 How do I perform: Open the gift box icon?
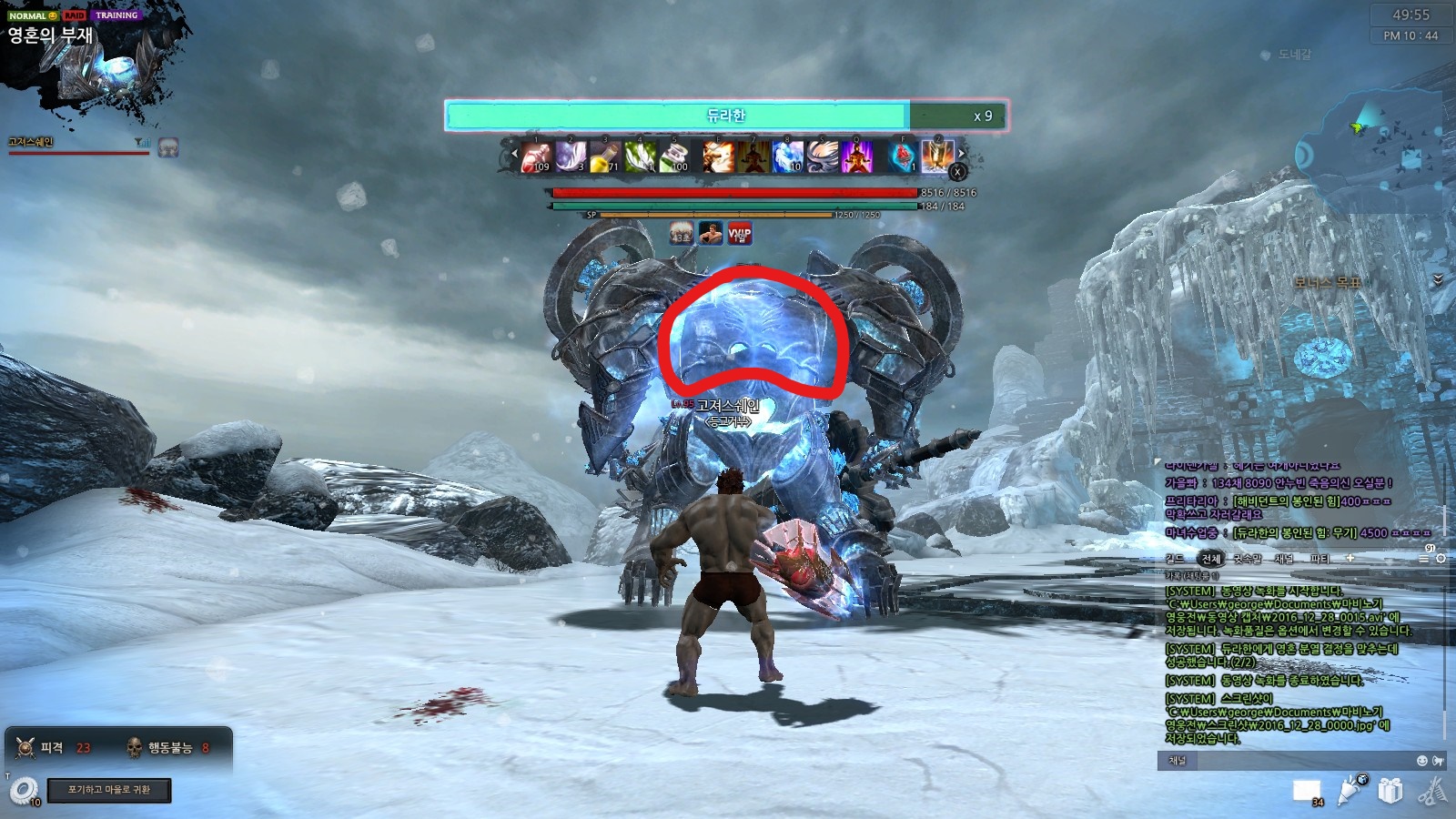pyautogui.click(x=1390, y=791)
